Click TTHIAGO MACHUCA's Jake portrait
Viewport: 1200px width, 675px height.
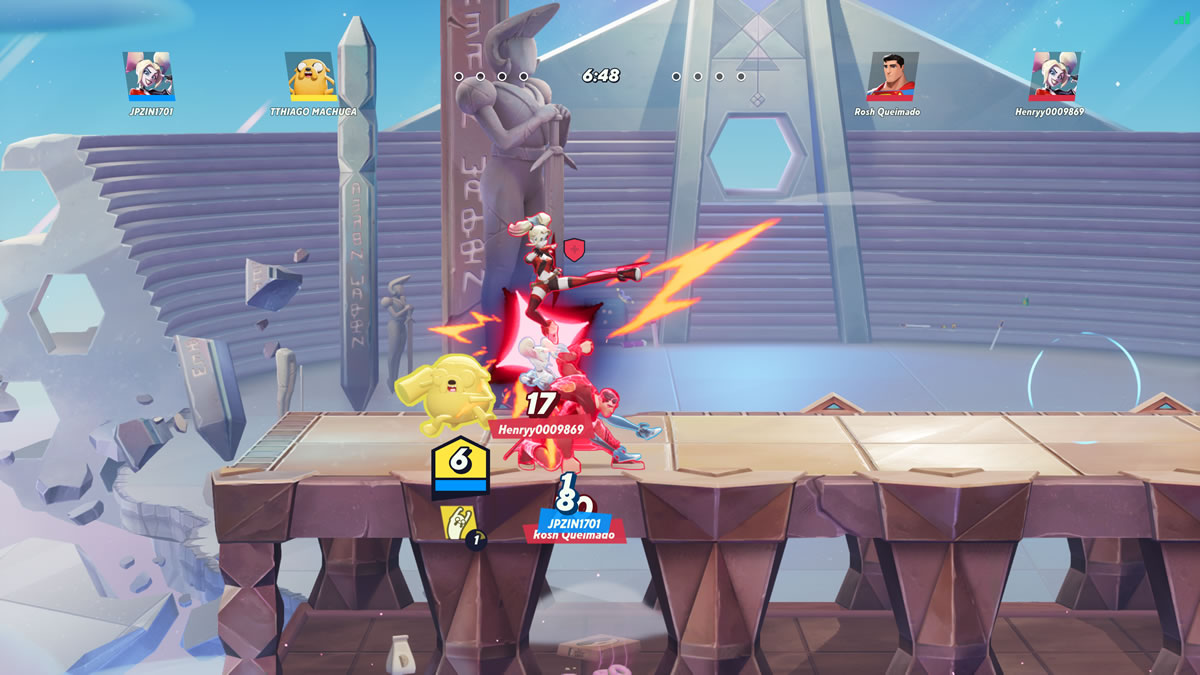311,76
